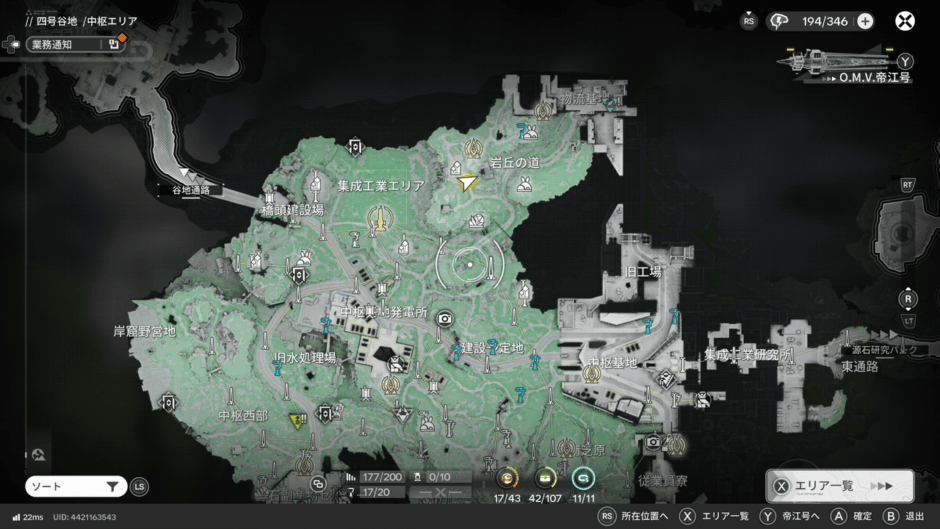Viewport: 940px width, 529px height.
Task: Open the 17/43 orange collectible tracker
Action: (x=507, y=479)
